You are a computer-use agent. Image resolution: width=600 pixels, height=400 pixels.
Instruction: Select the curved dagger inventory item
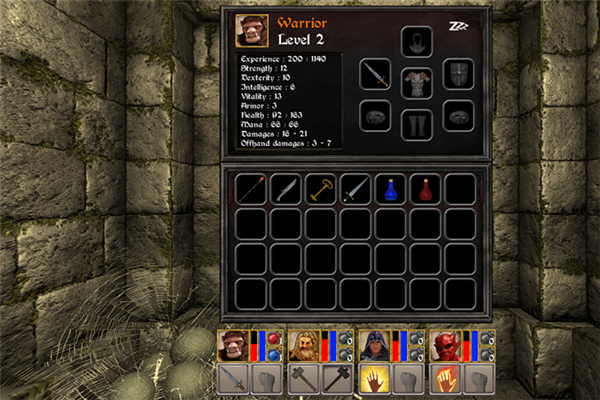click(x=286, y=188)
